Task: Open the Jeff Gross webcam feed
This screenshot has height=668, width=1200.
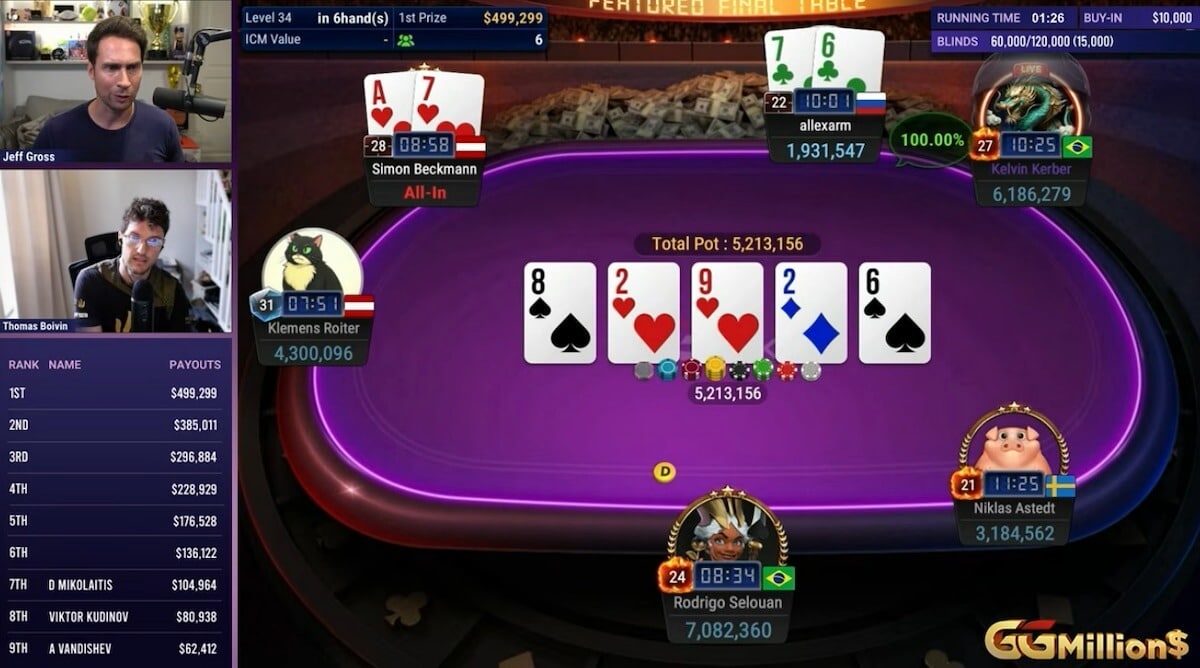Action: (116, 81)
